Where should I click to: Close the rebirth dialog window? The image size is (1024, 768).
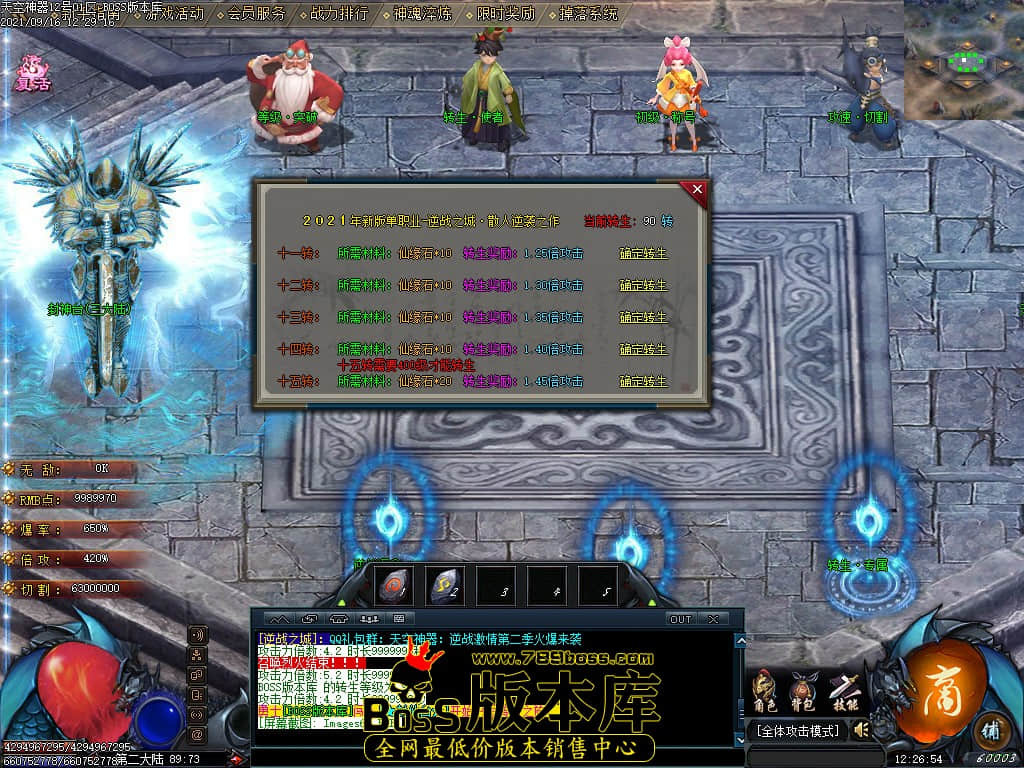(697, 189)
